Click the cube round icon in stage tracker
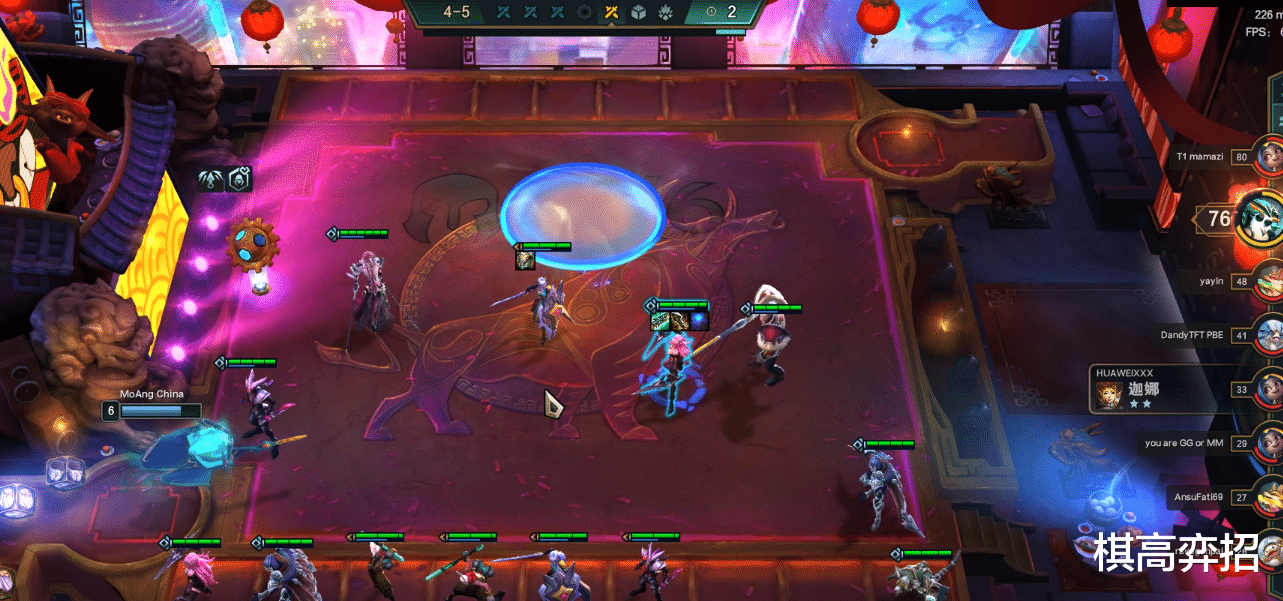This screenshot has width=1283, height=601. coord(637,12)
